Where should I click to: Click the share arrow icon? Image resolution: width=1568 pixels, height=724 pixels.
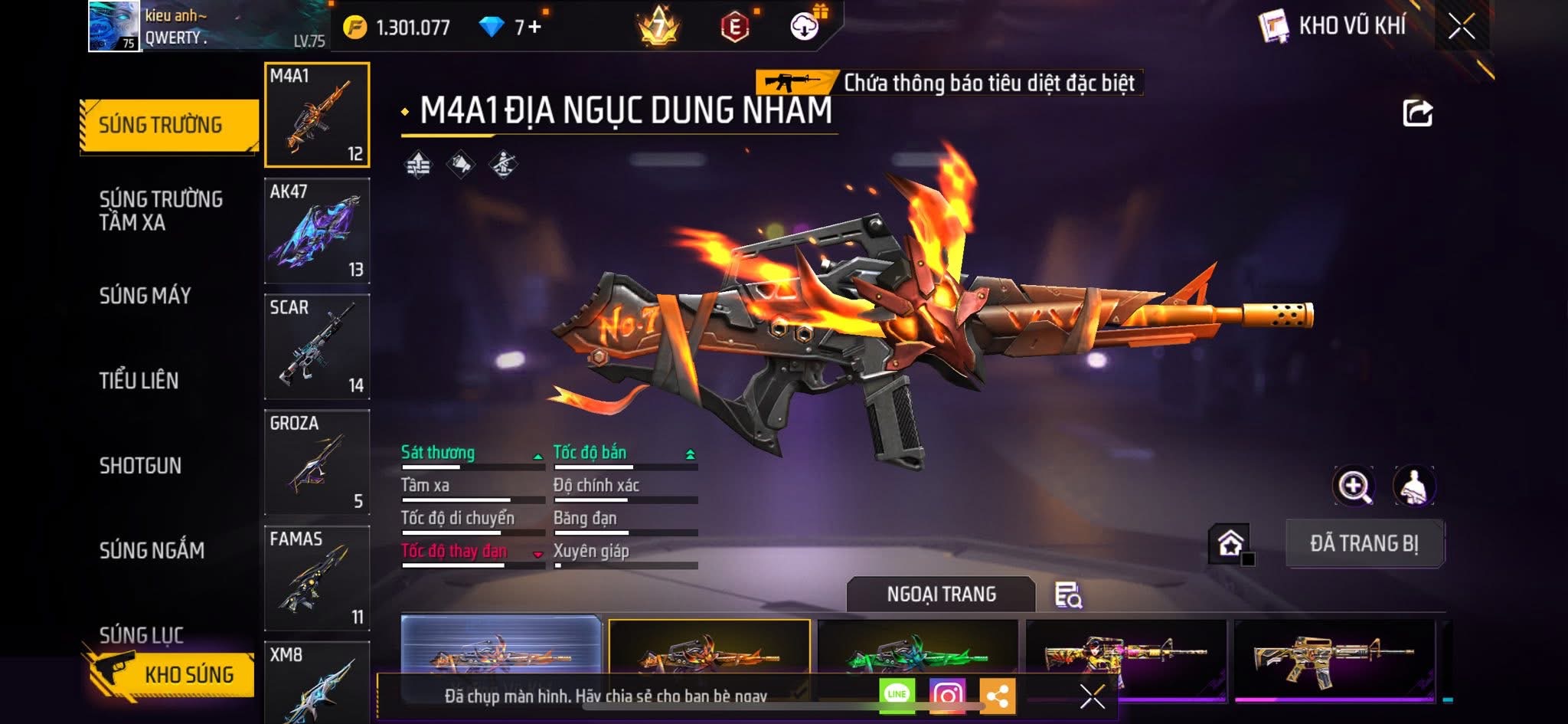pos(1417,113)
